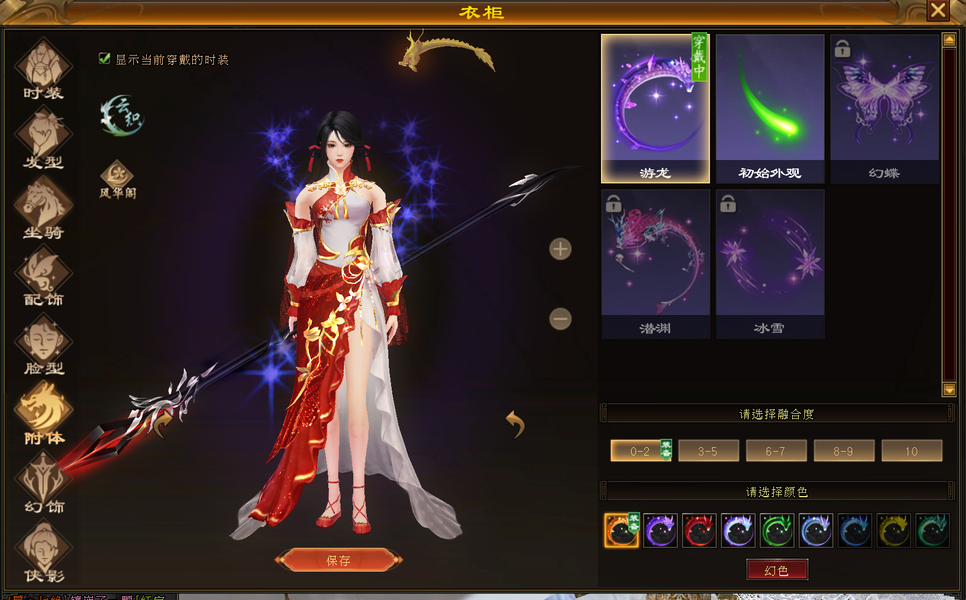Viewport: 966px width, 600px height.
Task: Click the red 幻色 button
Action: [776, 570]
